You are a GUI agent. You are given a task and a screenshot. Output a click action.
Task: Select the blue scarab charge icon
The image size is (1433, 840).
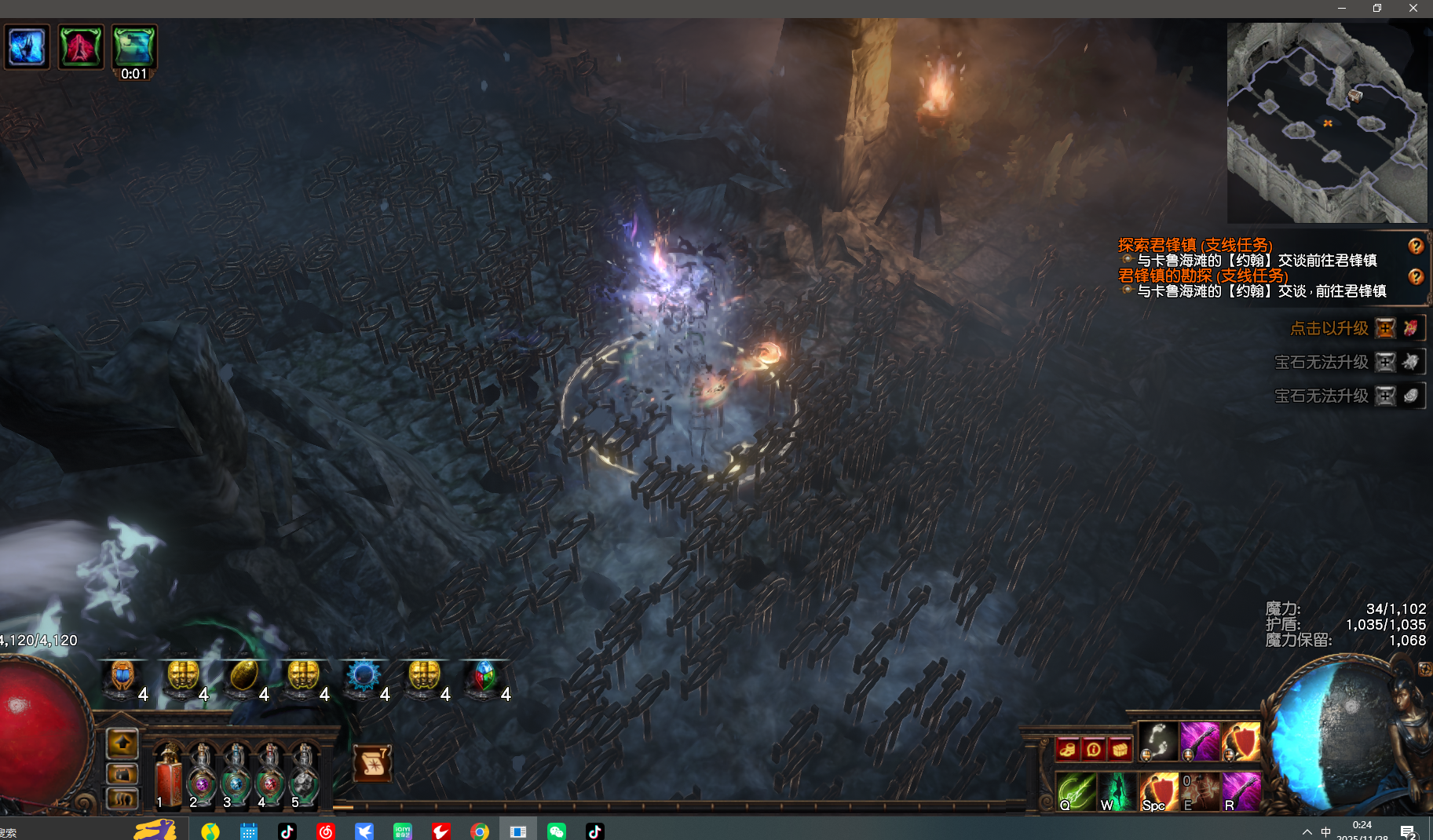coord(122,676)
